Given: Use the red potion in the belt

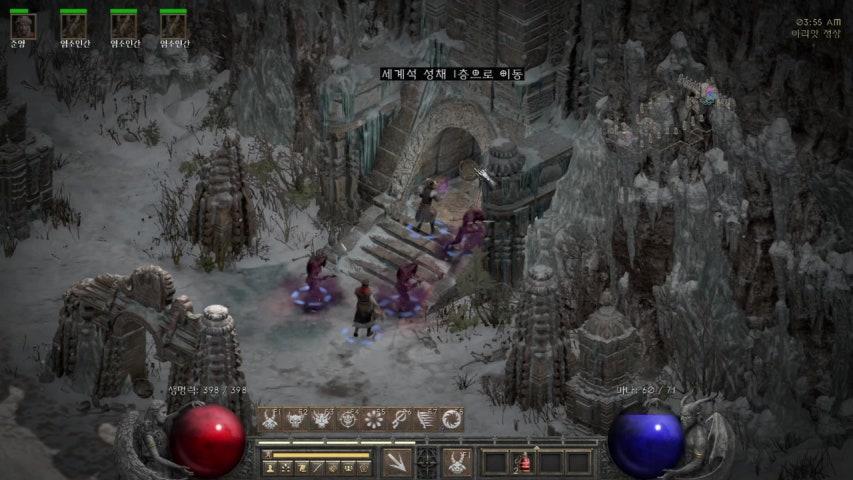Looking at the screenshot, I should [x=522, y=462].
